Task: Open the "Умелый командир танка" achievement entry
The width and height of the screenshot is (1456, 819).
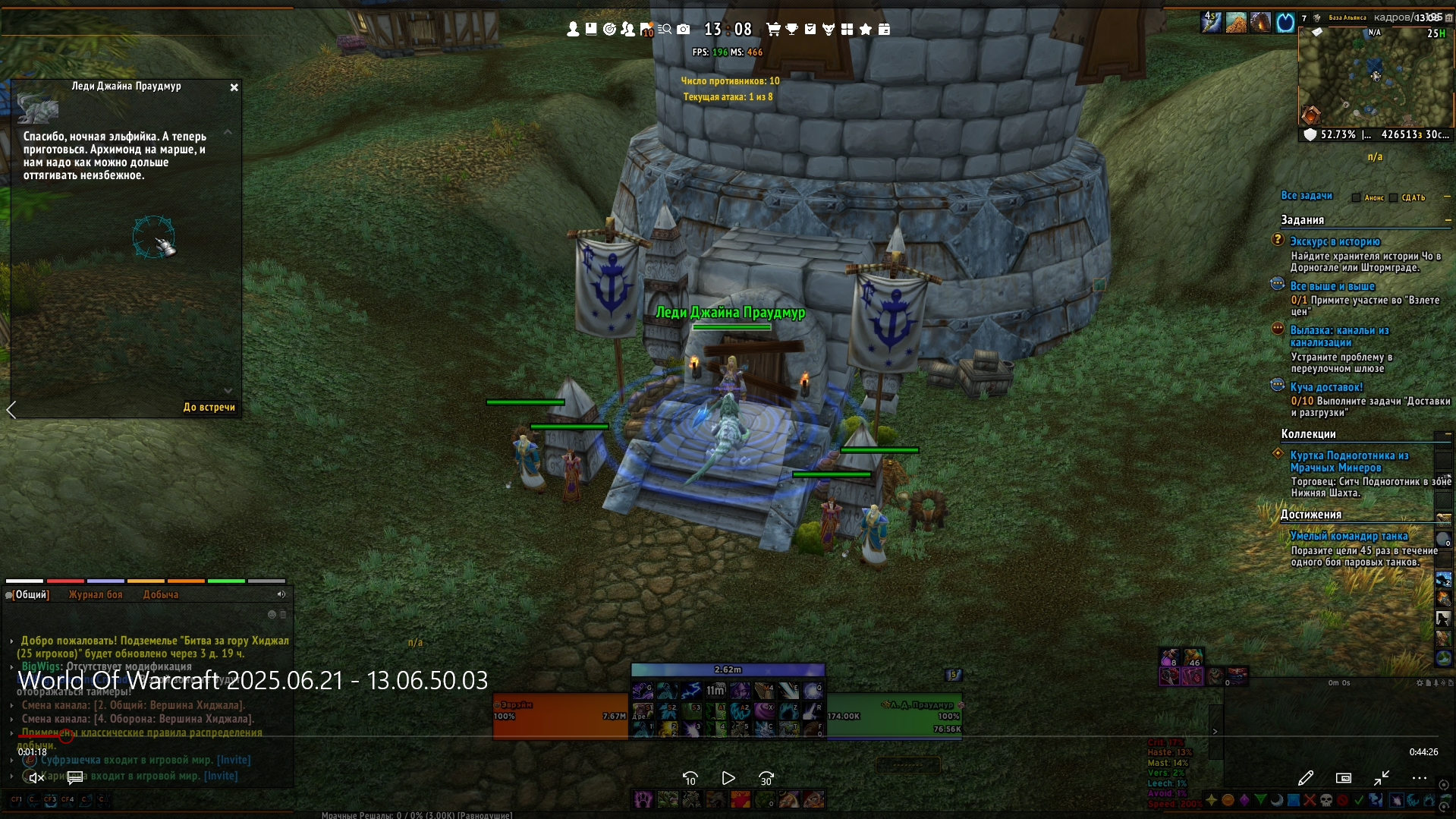Action: [x=1349, y=536]
